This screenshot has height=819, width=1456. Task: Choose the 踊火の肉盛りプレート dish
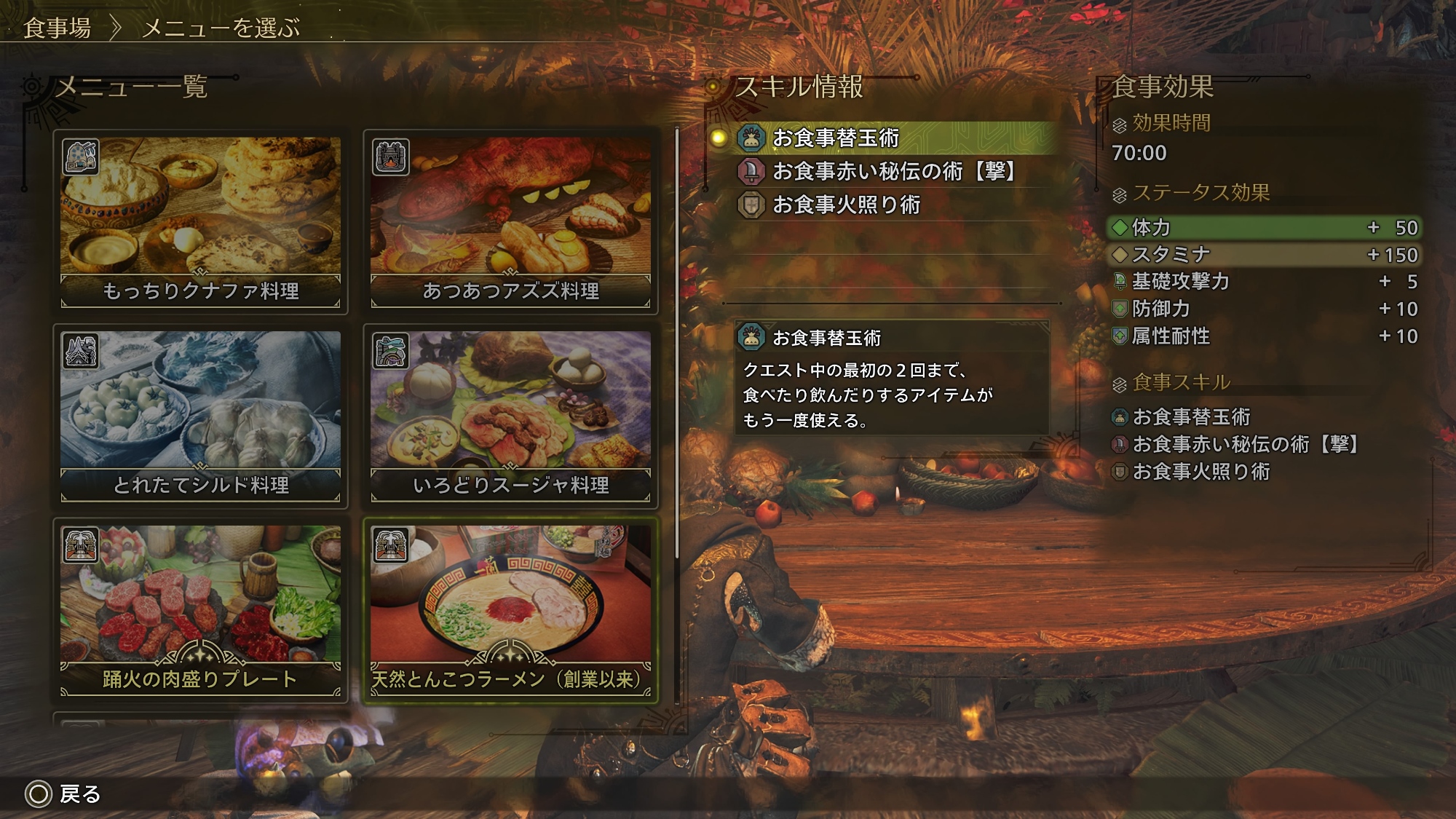tap(200, 610)
